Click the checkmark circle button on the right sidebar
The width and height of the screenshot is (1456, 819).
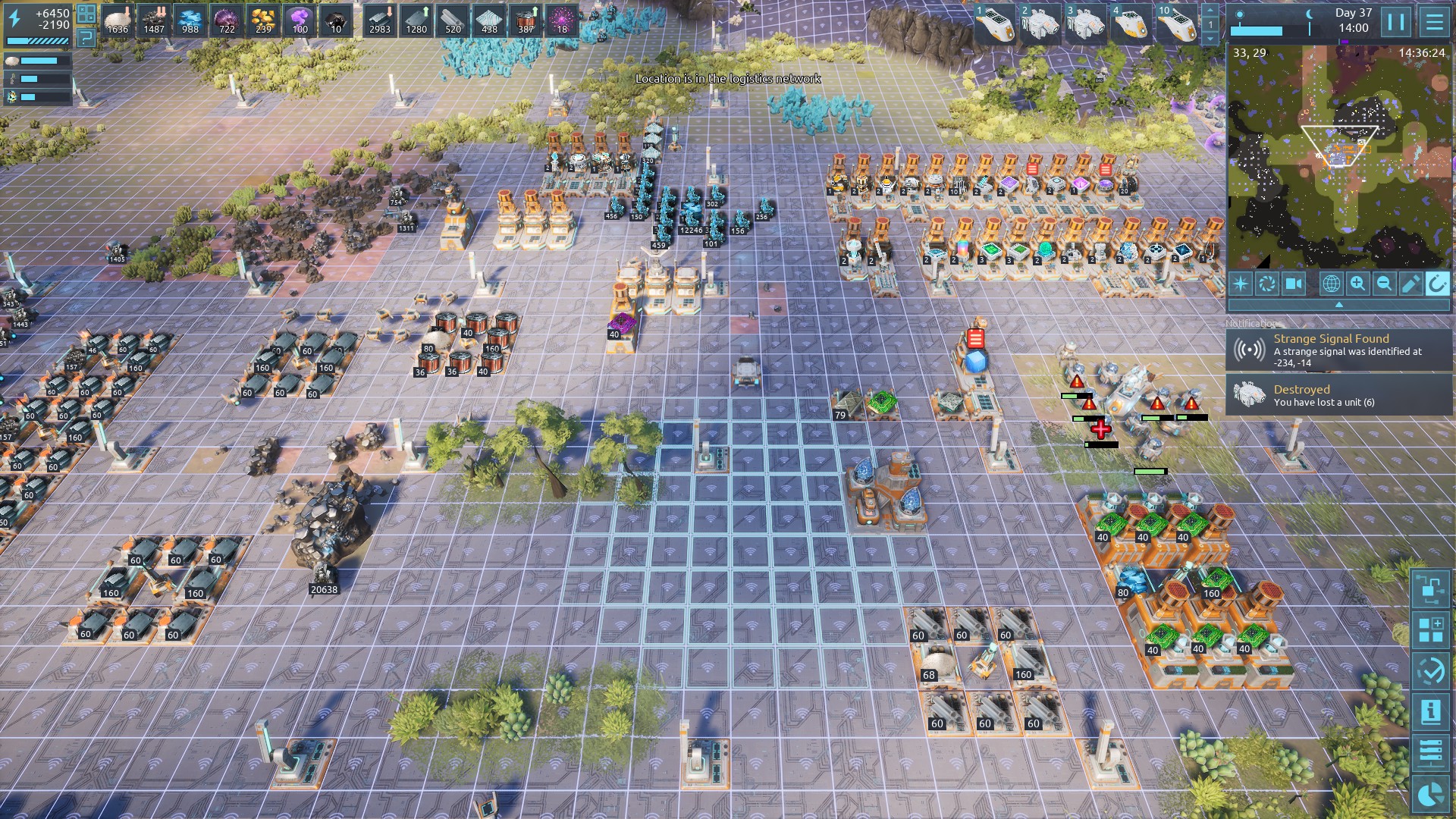click(x=1431, y=671)
